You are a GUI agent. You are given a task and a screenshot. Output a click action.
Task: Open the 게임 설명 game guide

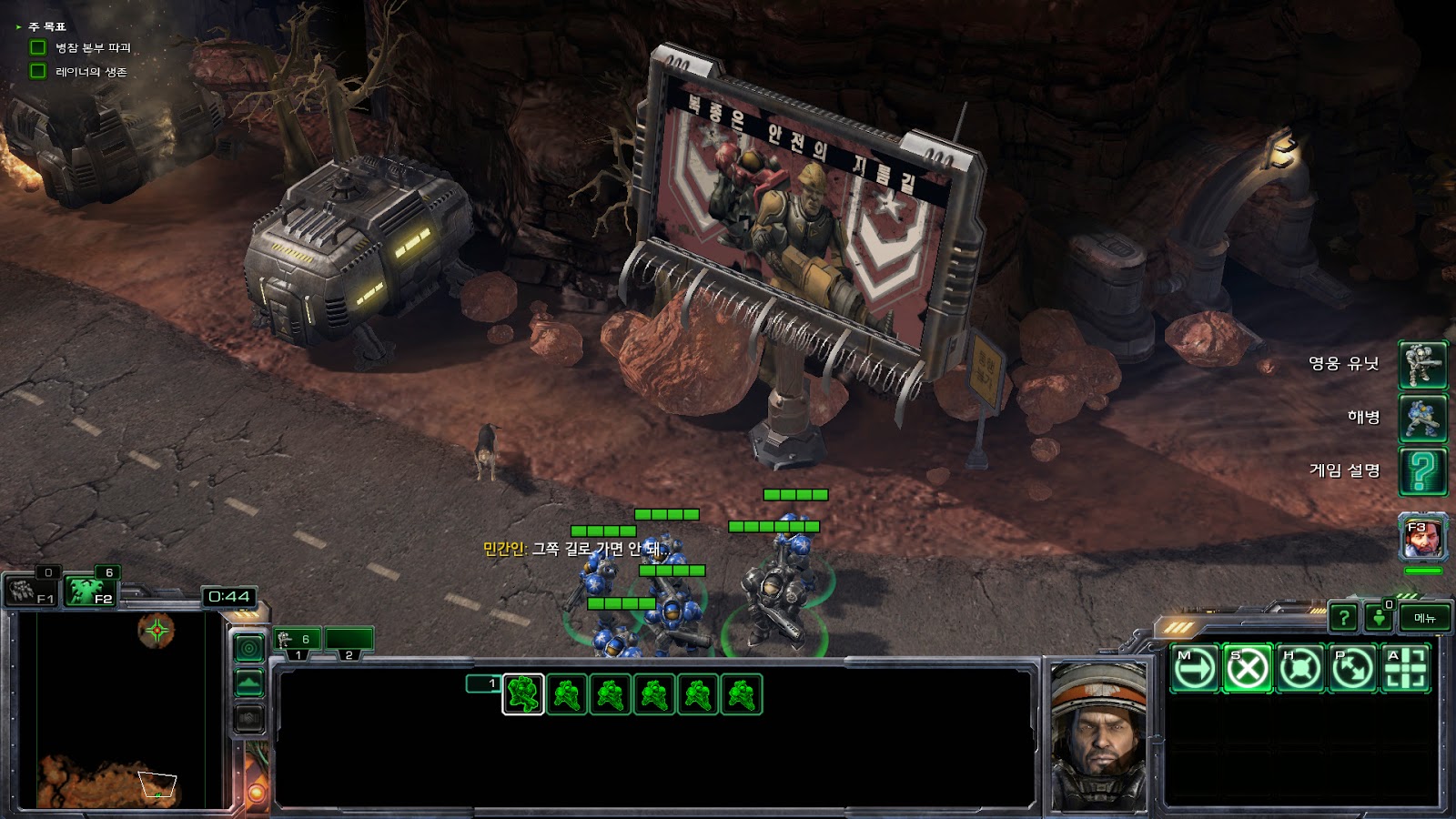click(x=1422, y=470)
